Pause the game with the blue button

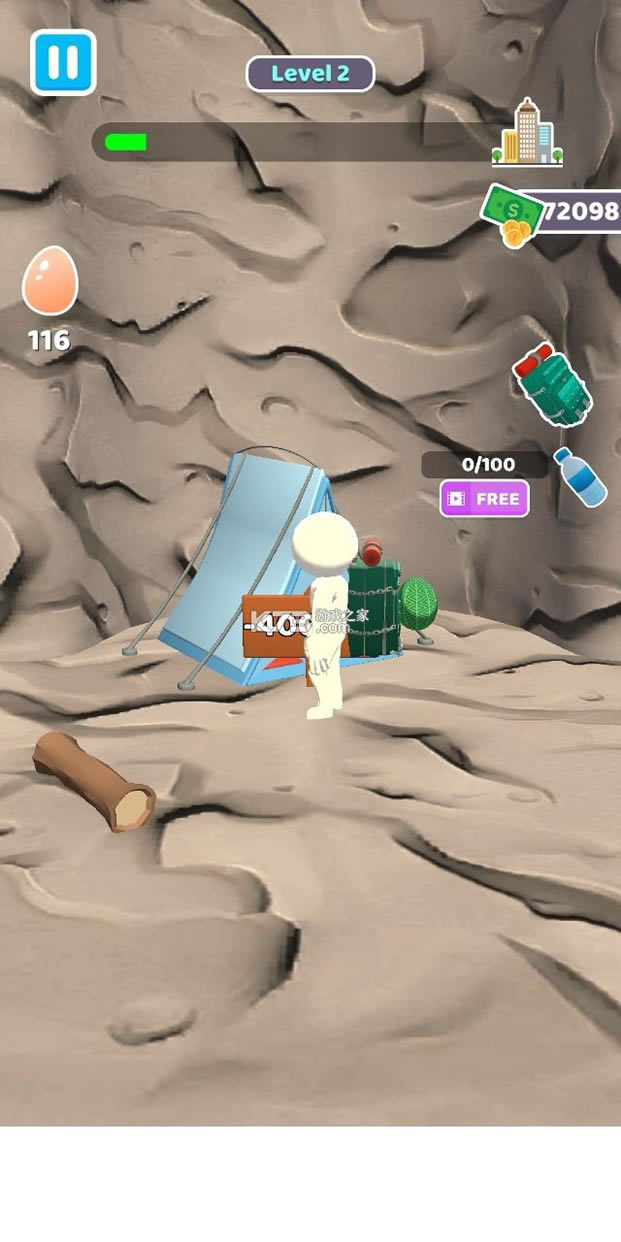tap(63, 62)
